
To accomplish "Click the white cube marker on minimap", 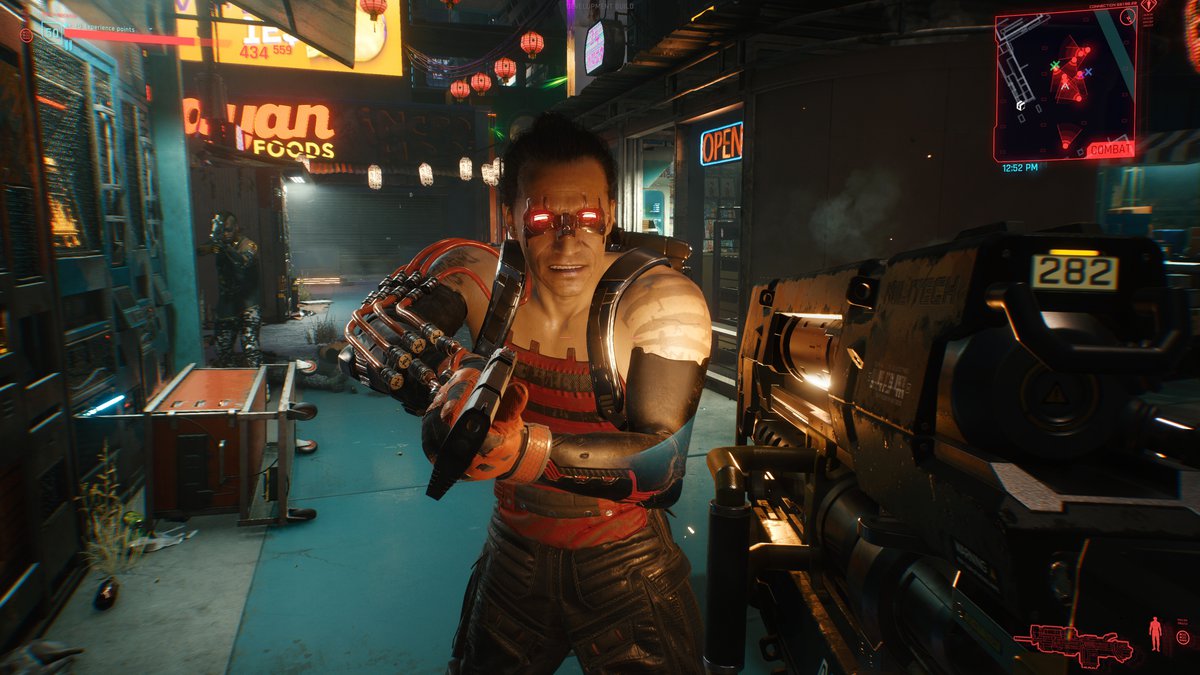I will coord(1020,105).
